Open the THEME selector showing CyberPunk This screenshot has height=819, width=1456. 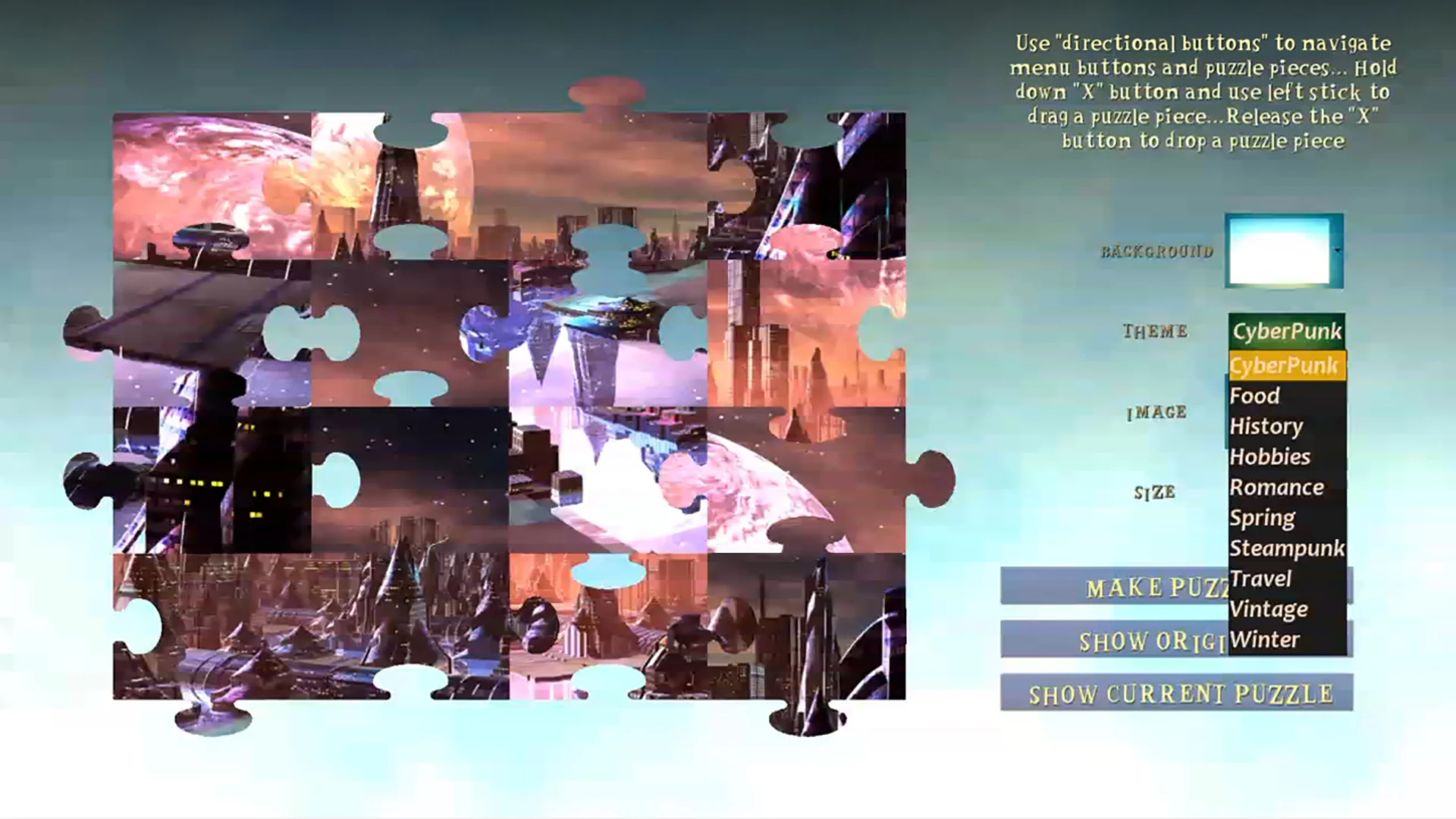(1287, 330)
